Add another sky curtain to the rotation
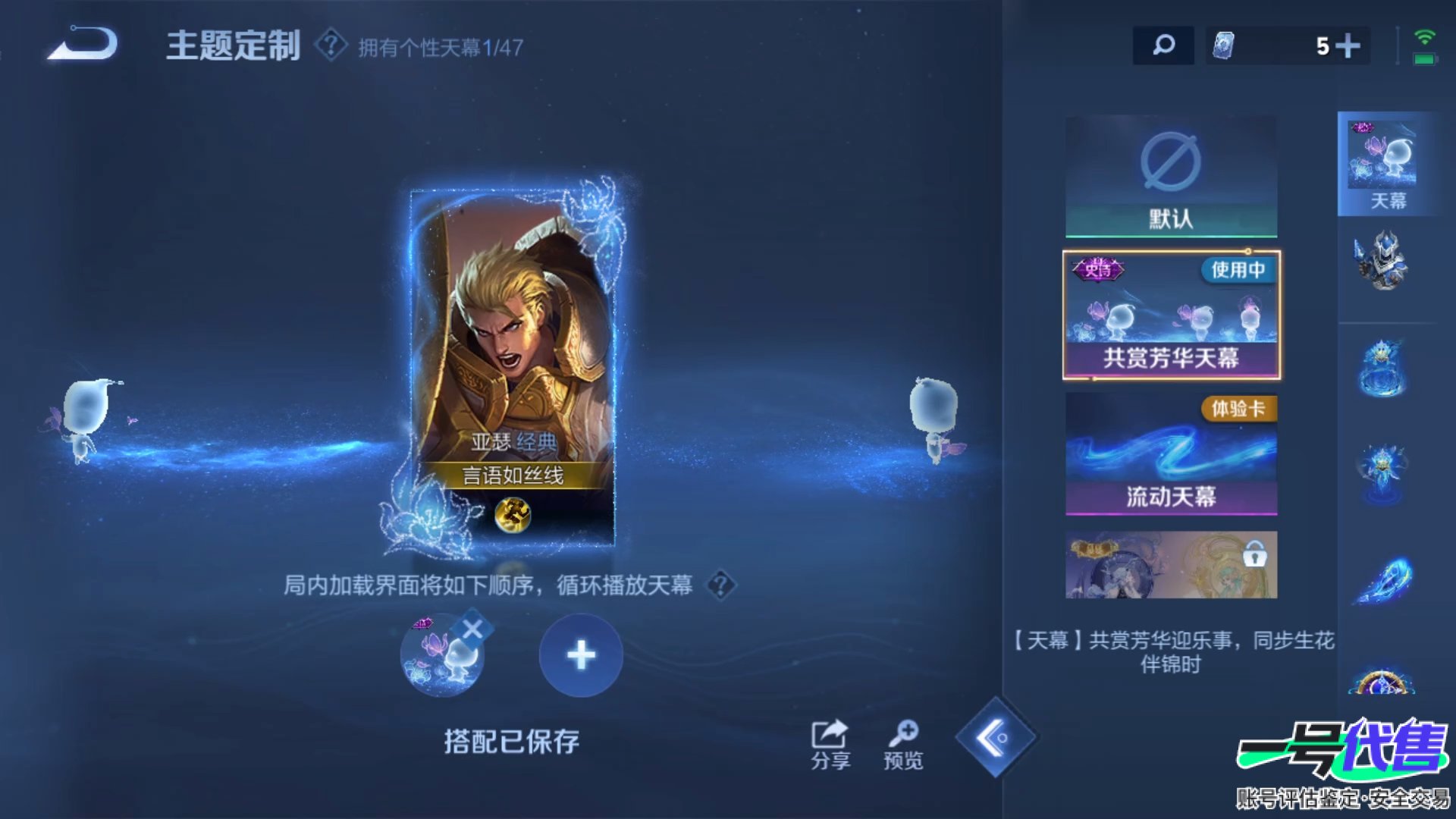 (x=581, y=655)
